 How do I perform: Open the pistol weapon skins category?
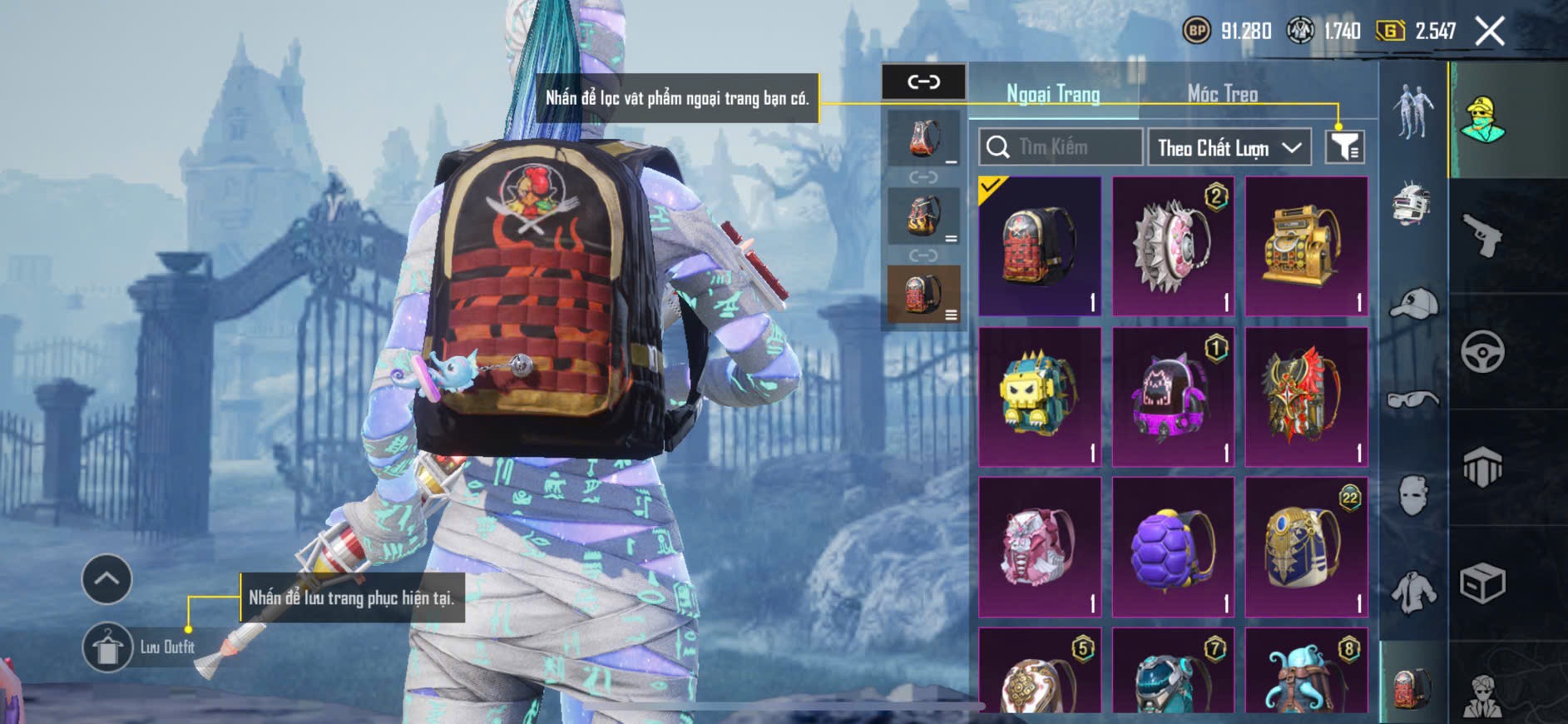(1481, 236)
